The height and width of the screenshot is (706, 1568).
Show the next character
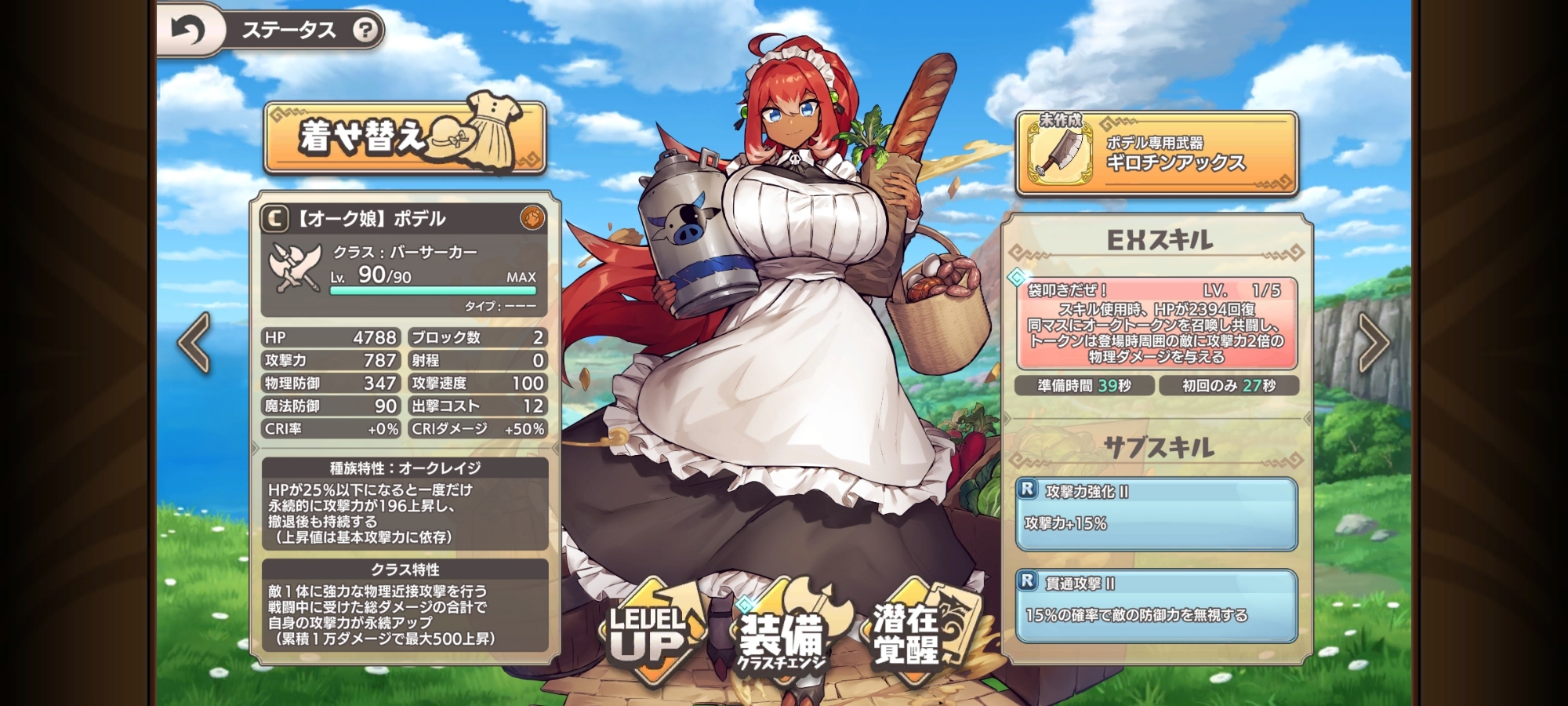1373,342
